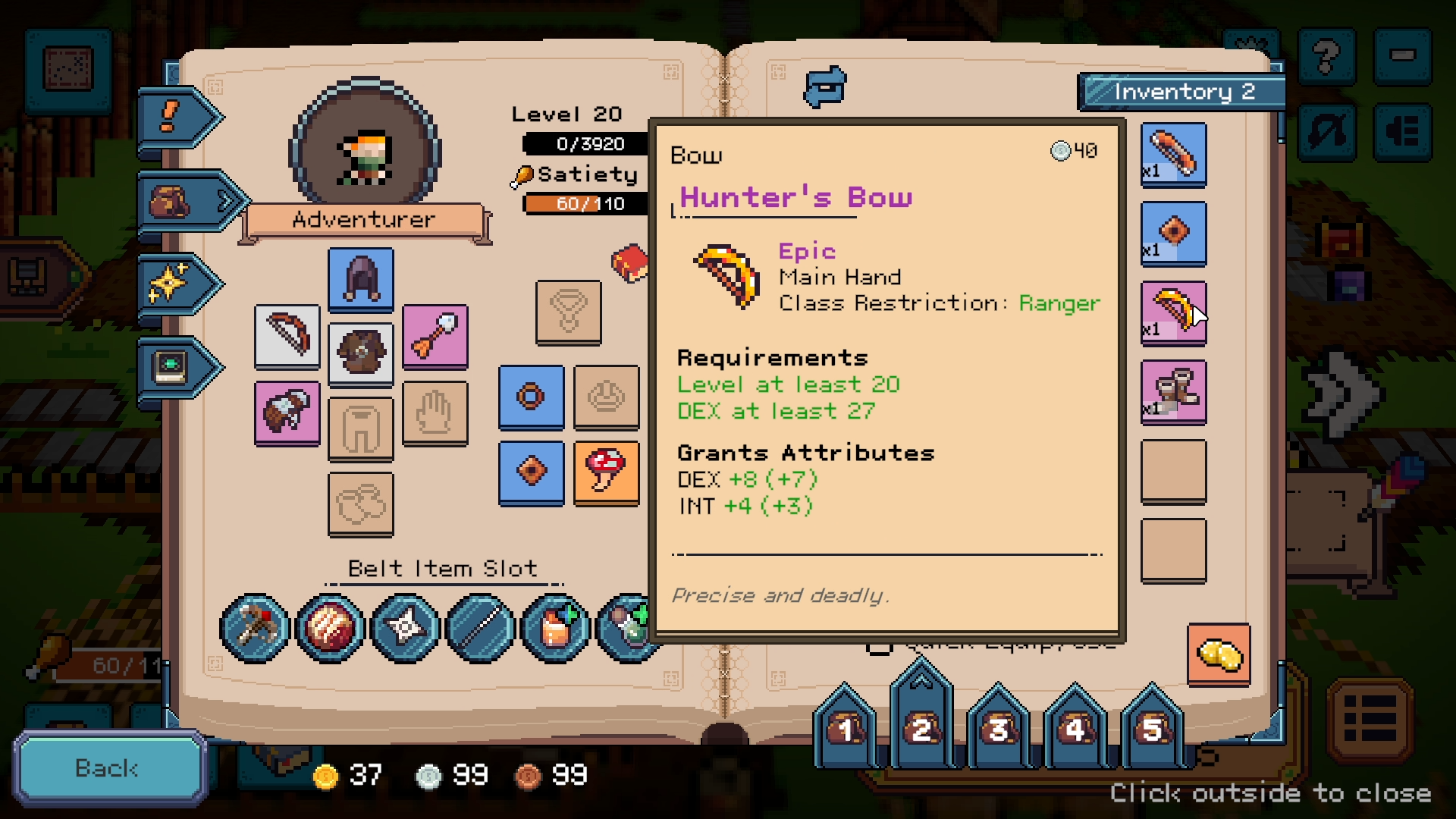Open the exclamation mark quest tab

click(176, 118)
